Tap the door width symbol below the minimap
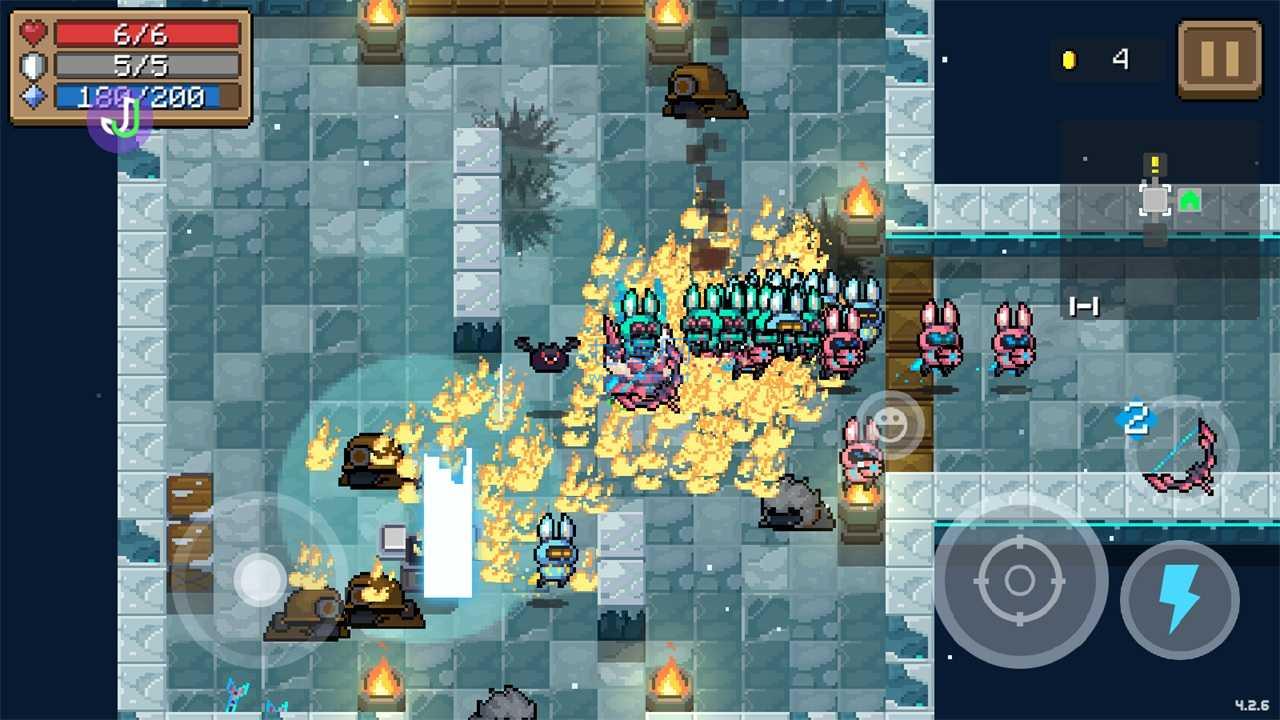Viewport: 1280px width, 720px height. (x=1086, y=306)
